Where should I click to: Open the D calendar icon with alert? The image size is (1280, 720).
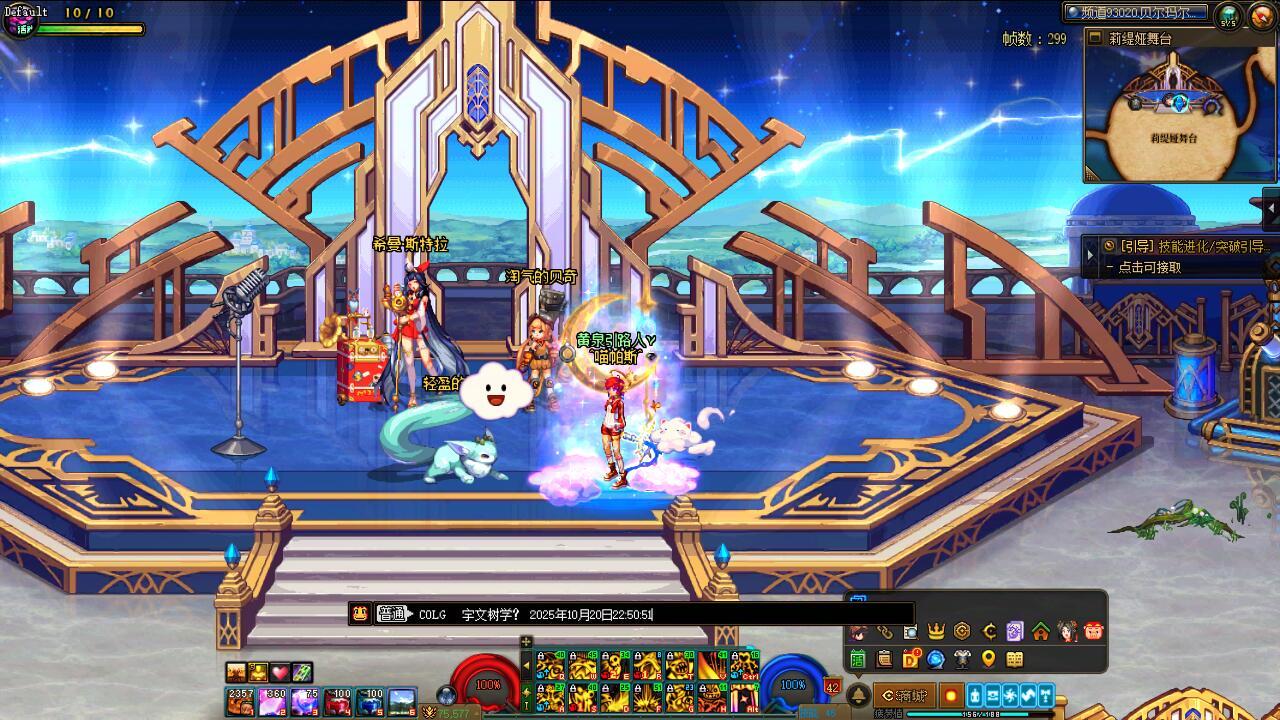[910, 659]
